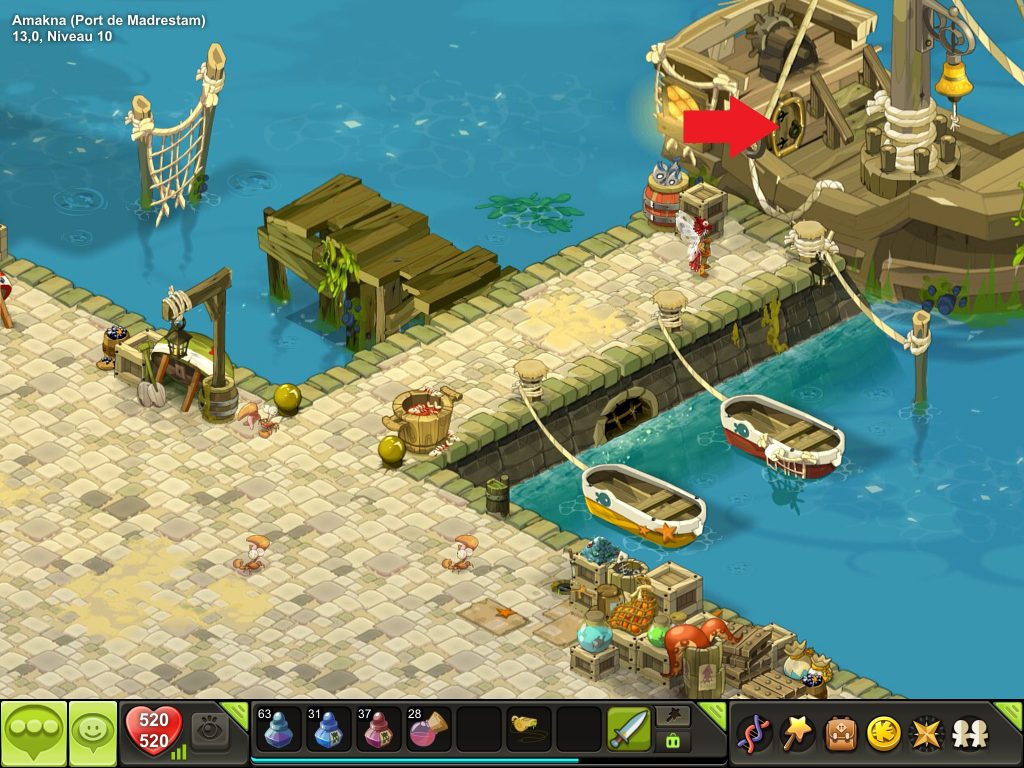Open the compass star map
The image size is (1024, 768).
[x=926, y=734]
